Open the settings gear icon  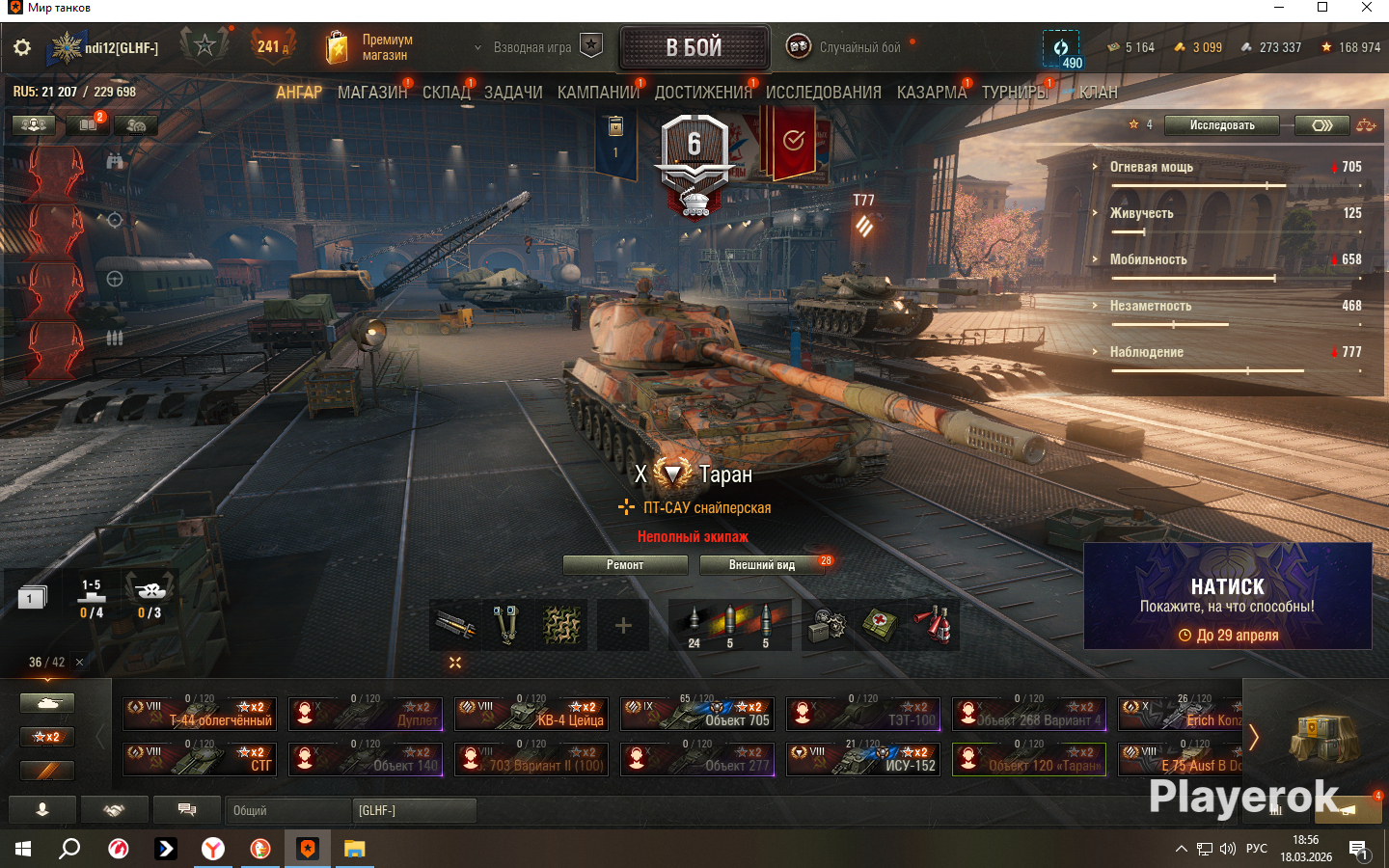pyautogui.click(x=22, y=47)
